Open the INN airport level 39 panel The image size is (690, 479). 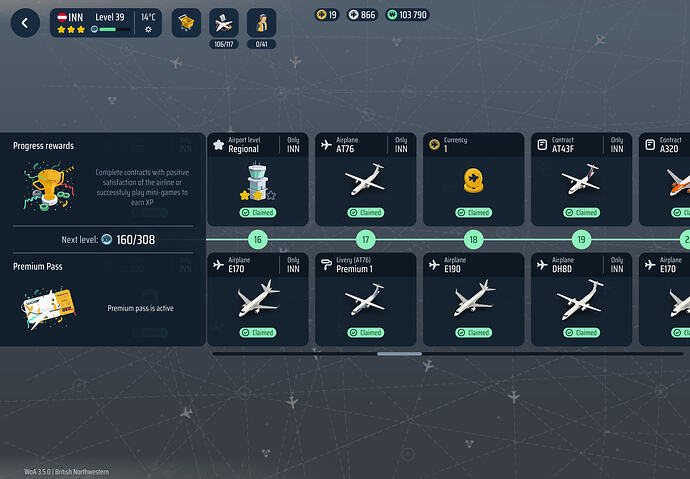point(106,23)
